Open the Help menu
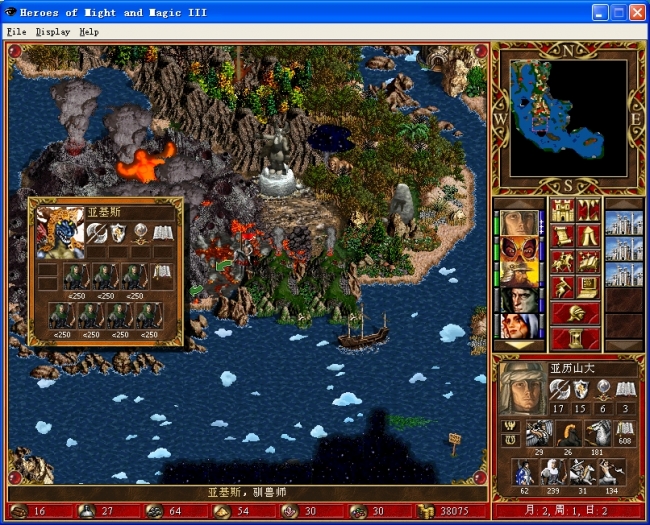Screen dimensions: 650x525 (89, 32)
